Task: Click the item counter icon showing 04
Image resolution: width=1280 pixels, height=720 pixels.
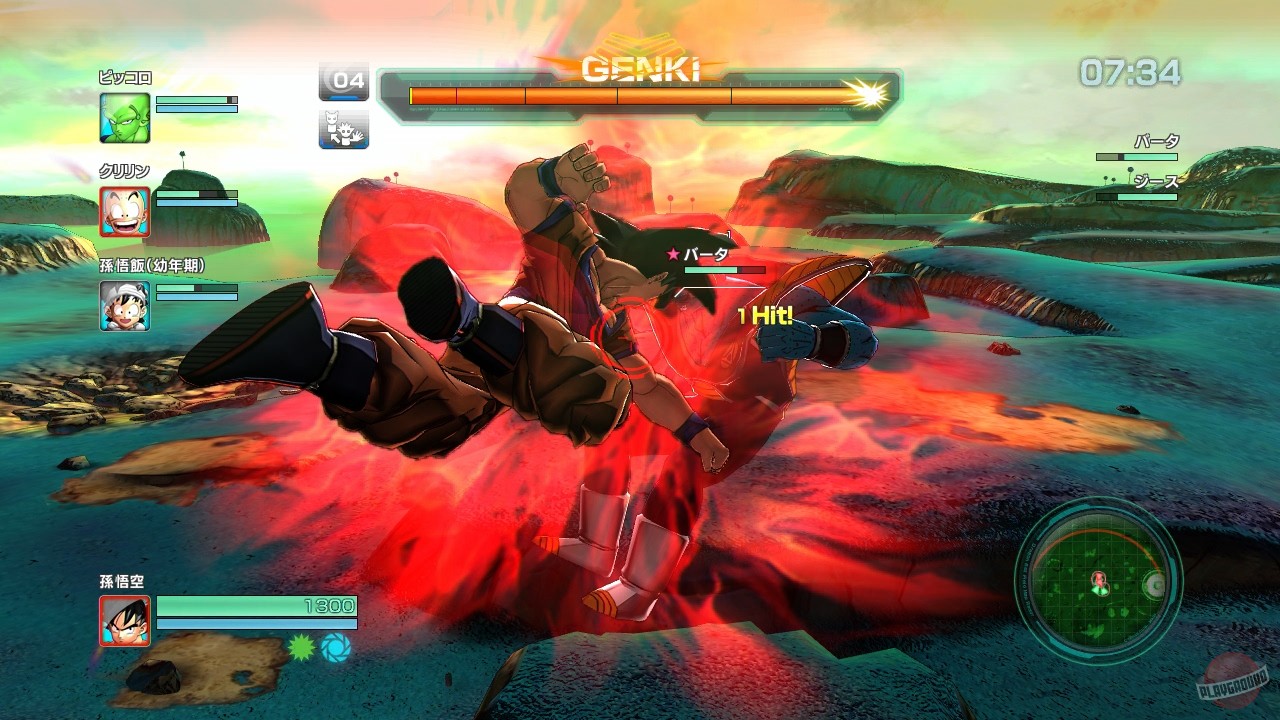Action: [342, 79]
